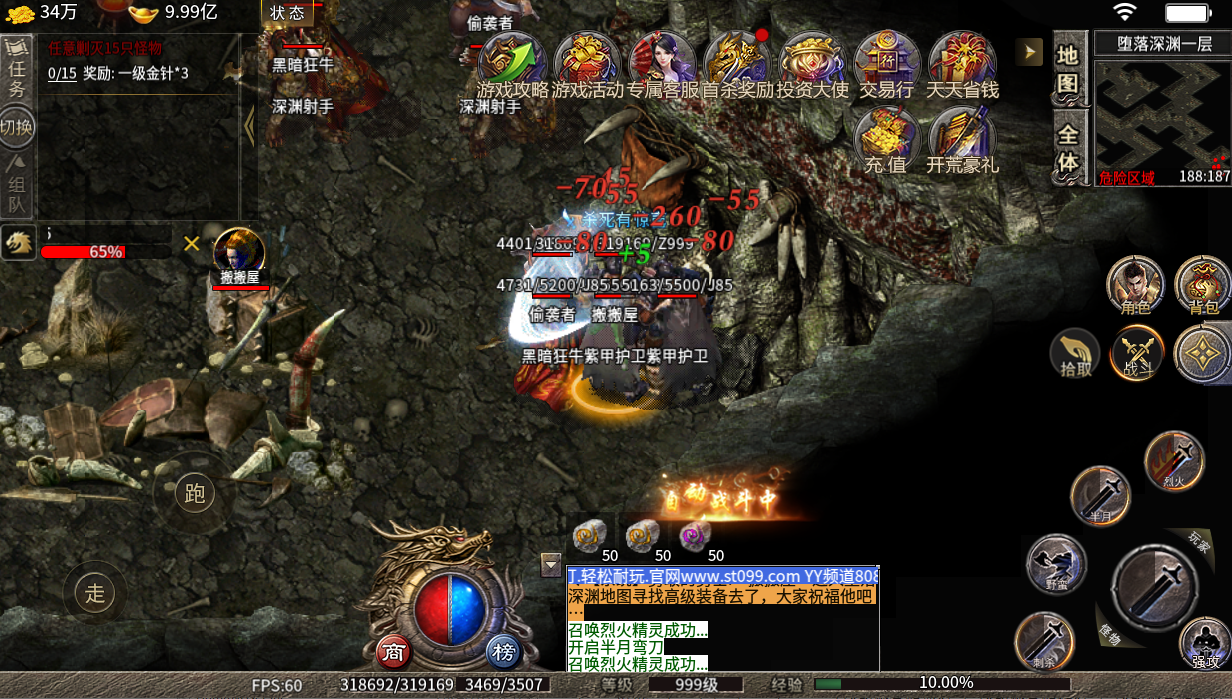Open the 商 shop button

click(394, 652)
